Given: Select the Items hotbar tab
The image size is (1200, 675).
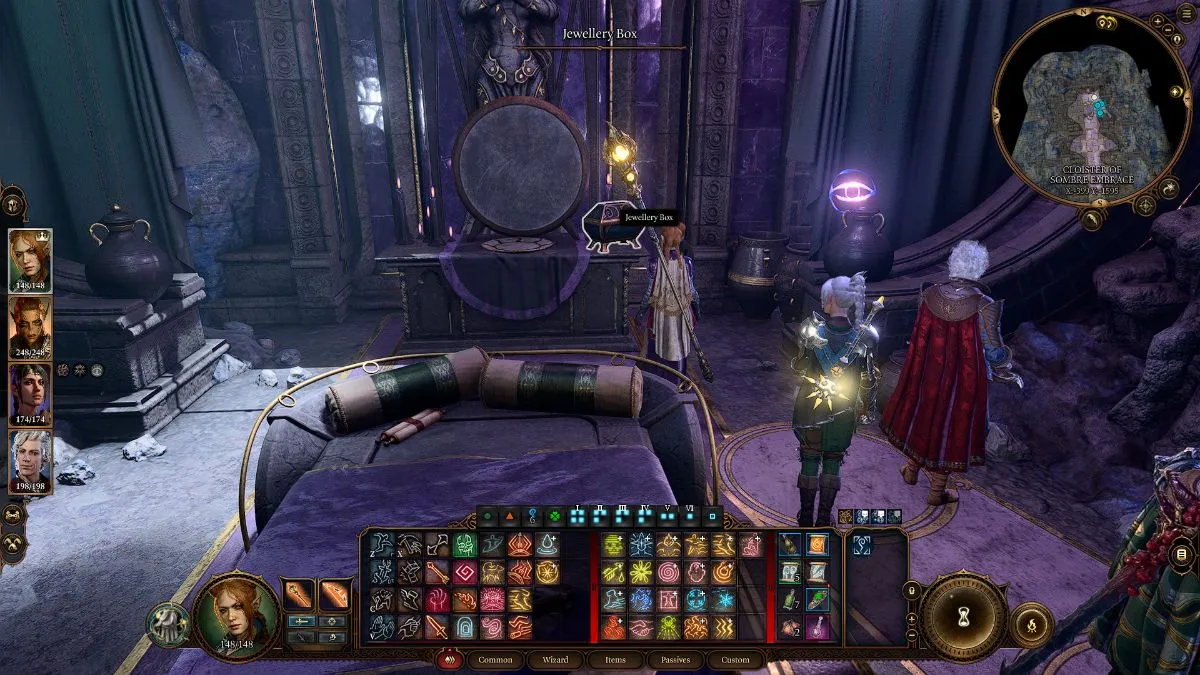Looking at the screenshot, I should click(x=616, y=660).
